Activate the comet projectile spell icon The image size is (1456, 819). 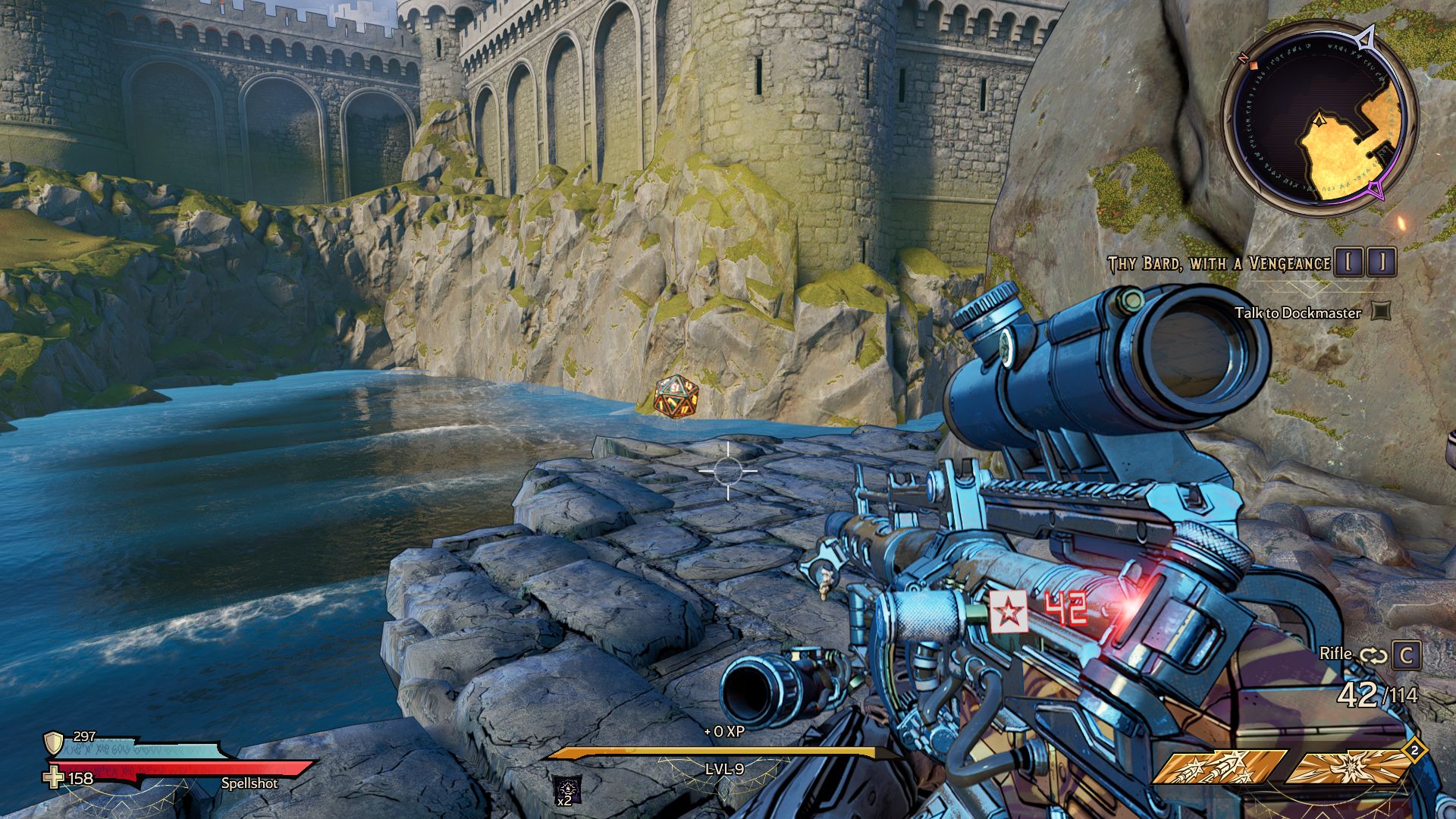click(1219, 767)
